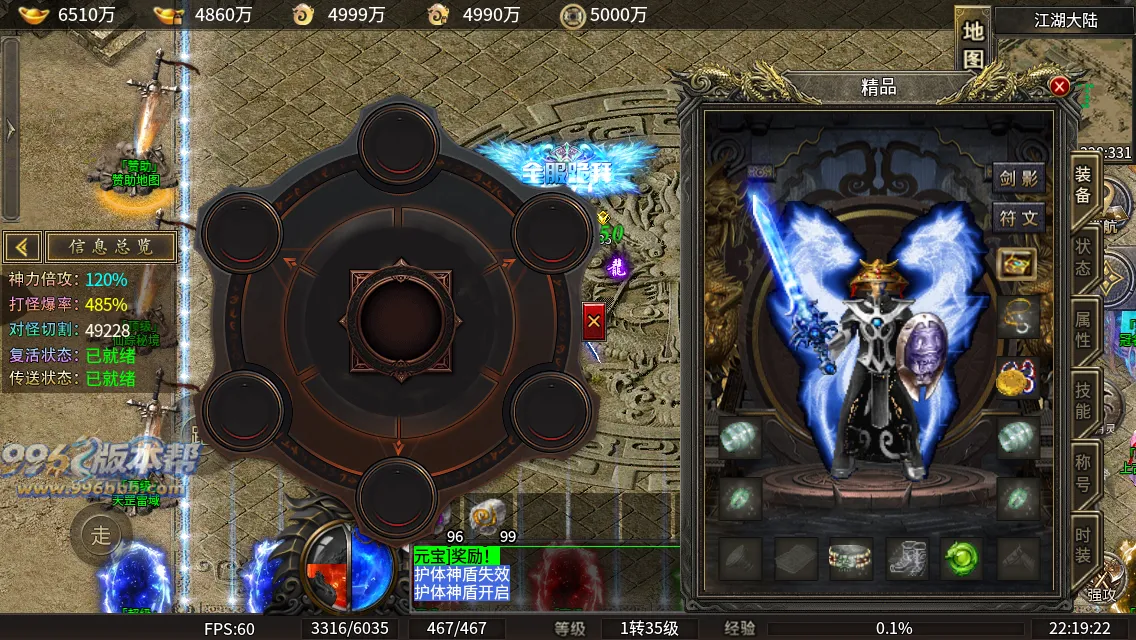Select the 时装 fashion tab
This screenshot has height=640, width=1136.
coord(1083,543)
